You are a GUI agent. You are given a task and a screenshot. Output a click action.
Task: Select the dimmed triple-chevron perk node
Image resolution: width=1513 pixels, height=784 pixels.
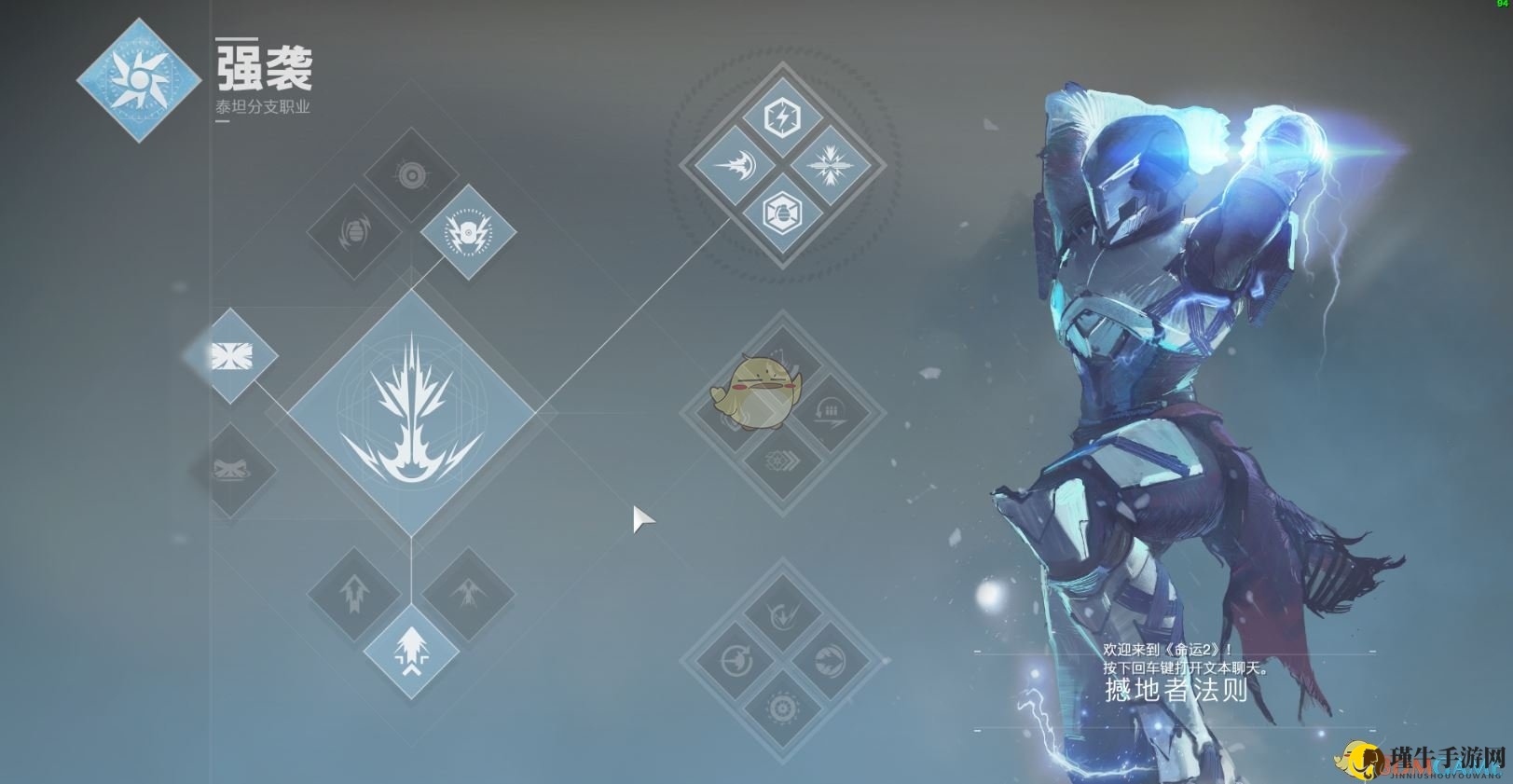[782, 460]
